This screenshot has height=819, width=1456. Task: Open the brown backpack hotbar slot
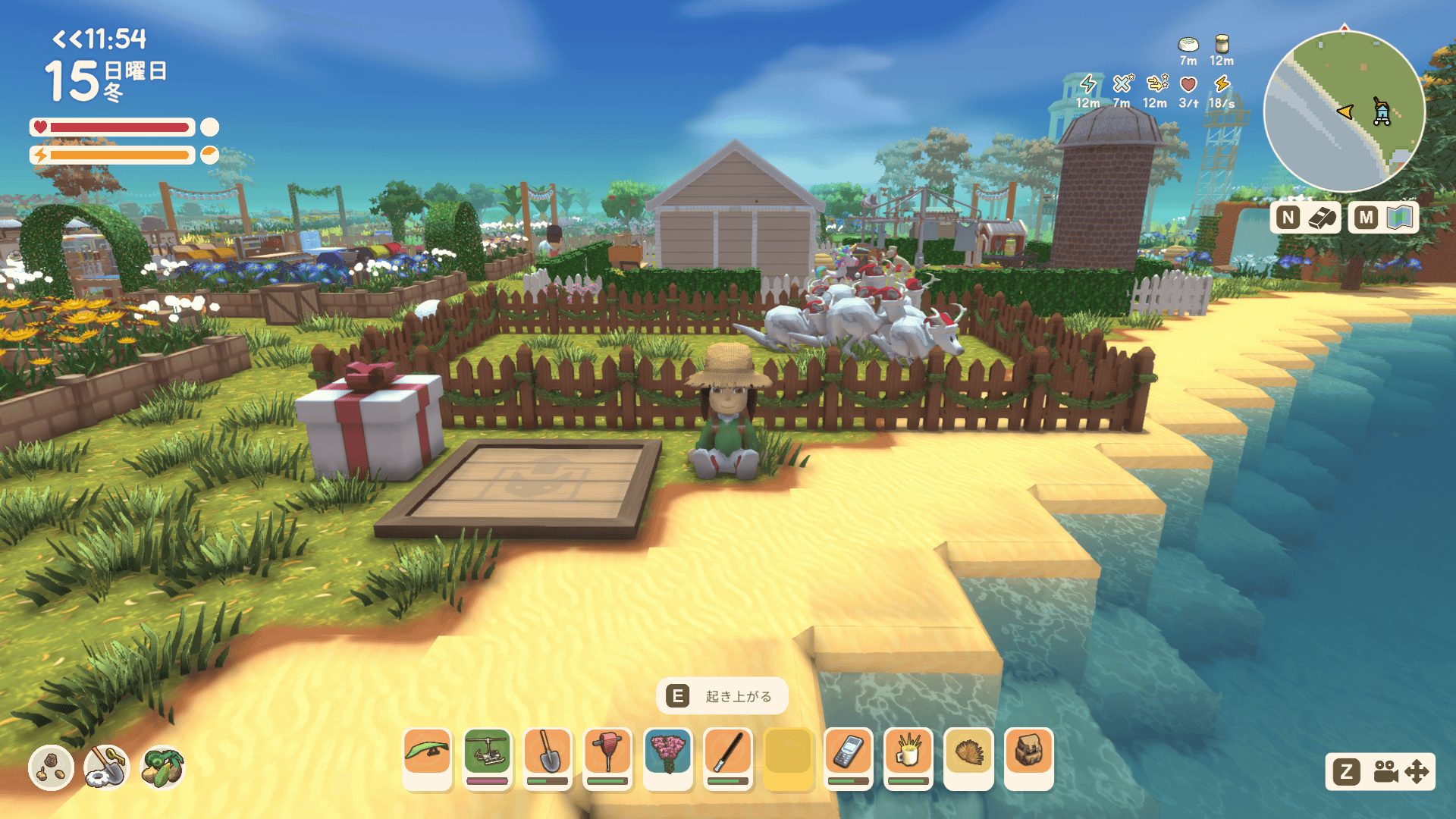tap(1028, 758)
